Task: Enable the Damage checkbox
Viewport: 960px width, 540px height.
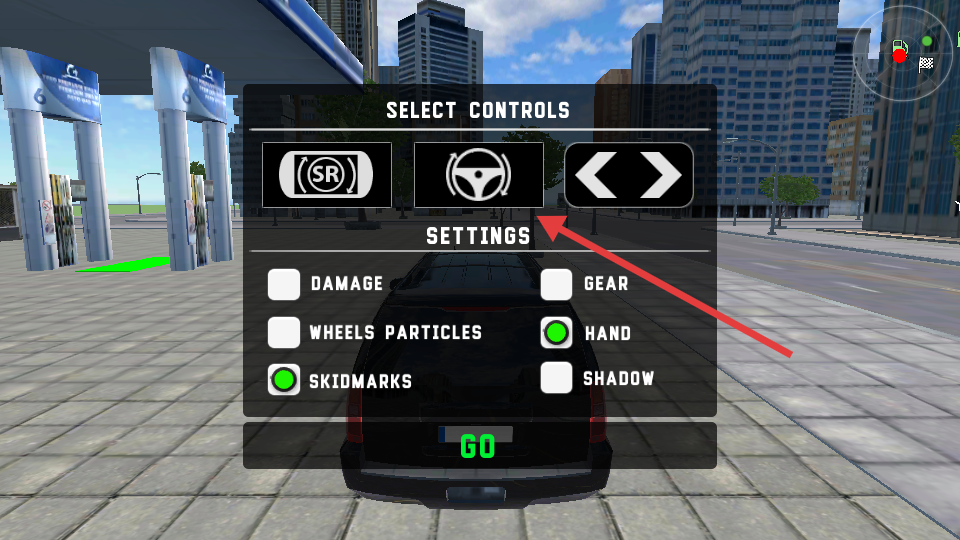Action: [284, 284]
